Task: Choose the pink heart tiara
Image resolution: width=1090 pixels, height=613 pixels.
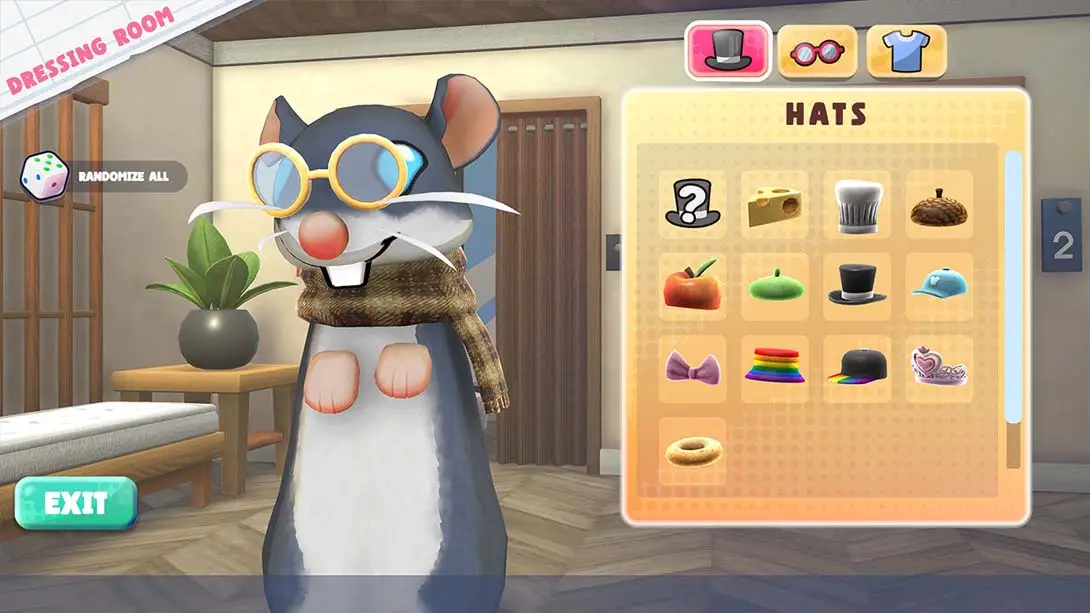Action: click(x=939, y=368)
